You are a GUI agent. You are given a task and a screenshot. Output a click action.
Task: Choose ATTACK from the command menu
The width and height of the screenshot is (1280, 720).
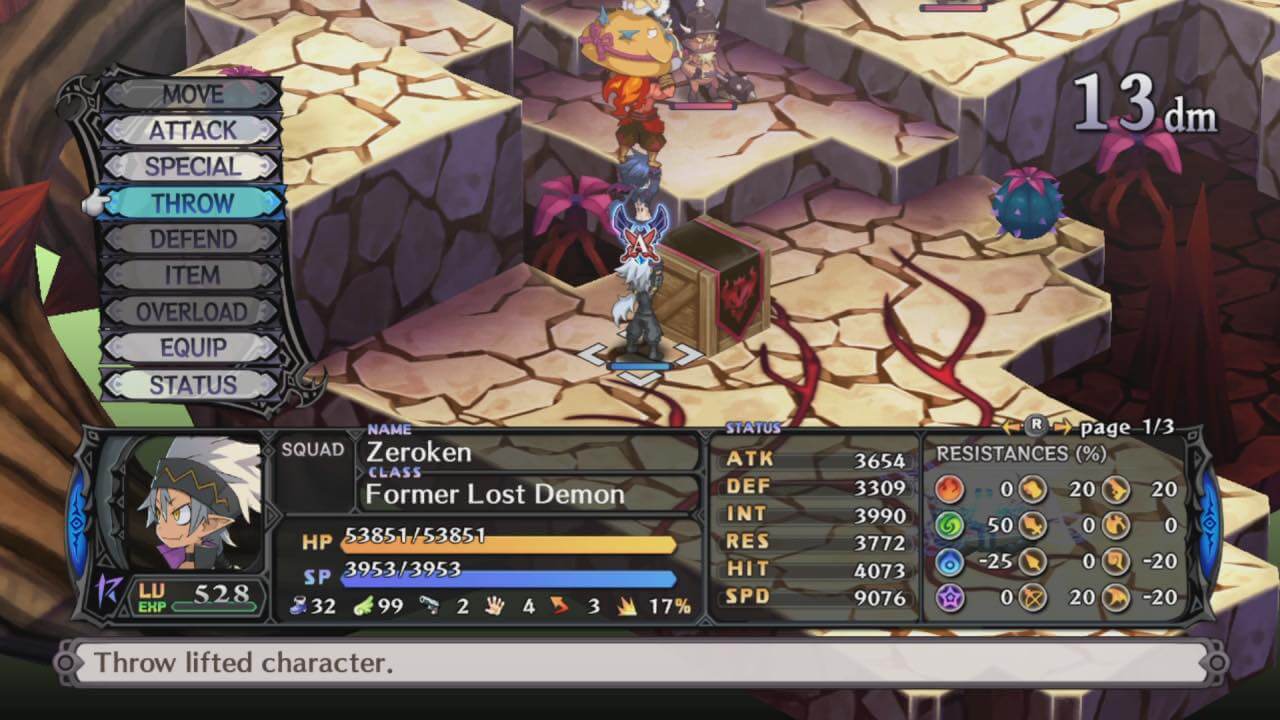tap(192, 131)
